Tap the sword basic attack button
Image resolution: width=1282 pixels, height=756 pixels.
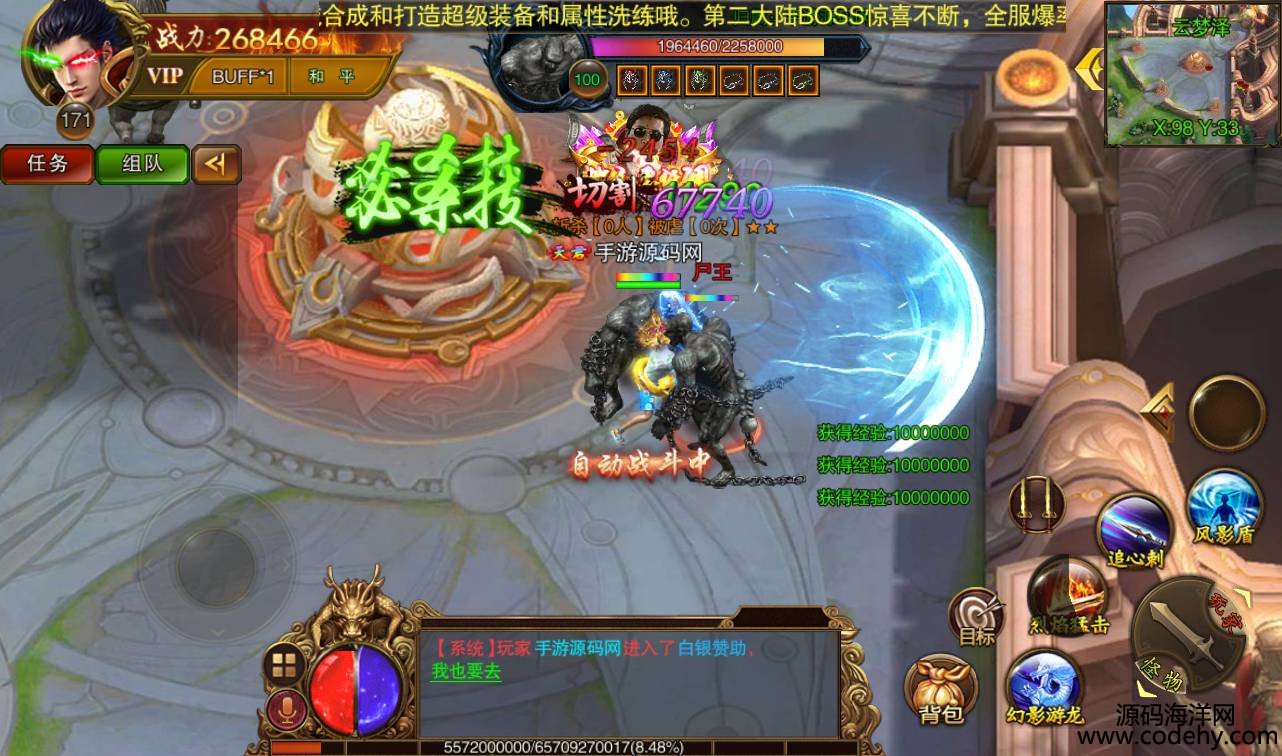click(x=1186, y=634)
